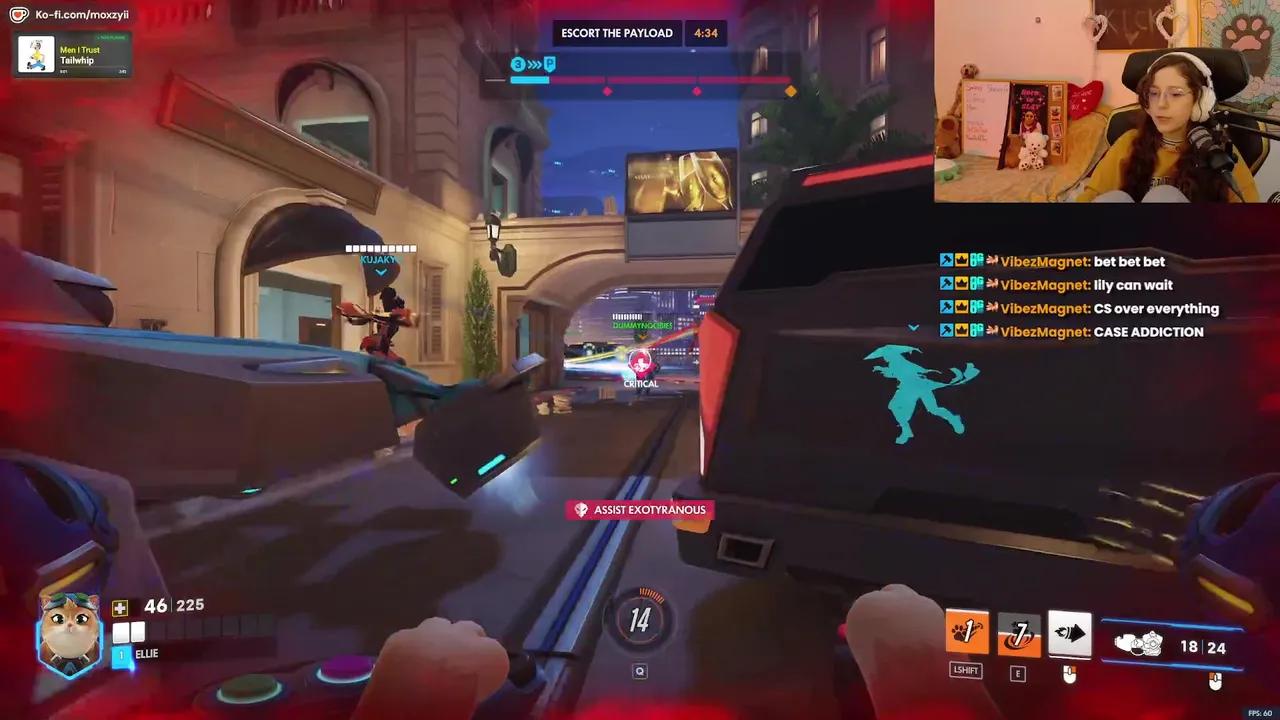Click the green health cross icon
Viewport: 1280px width, 720px height.
[120, 605]
